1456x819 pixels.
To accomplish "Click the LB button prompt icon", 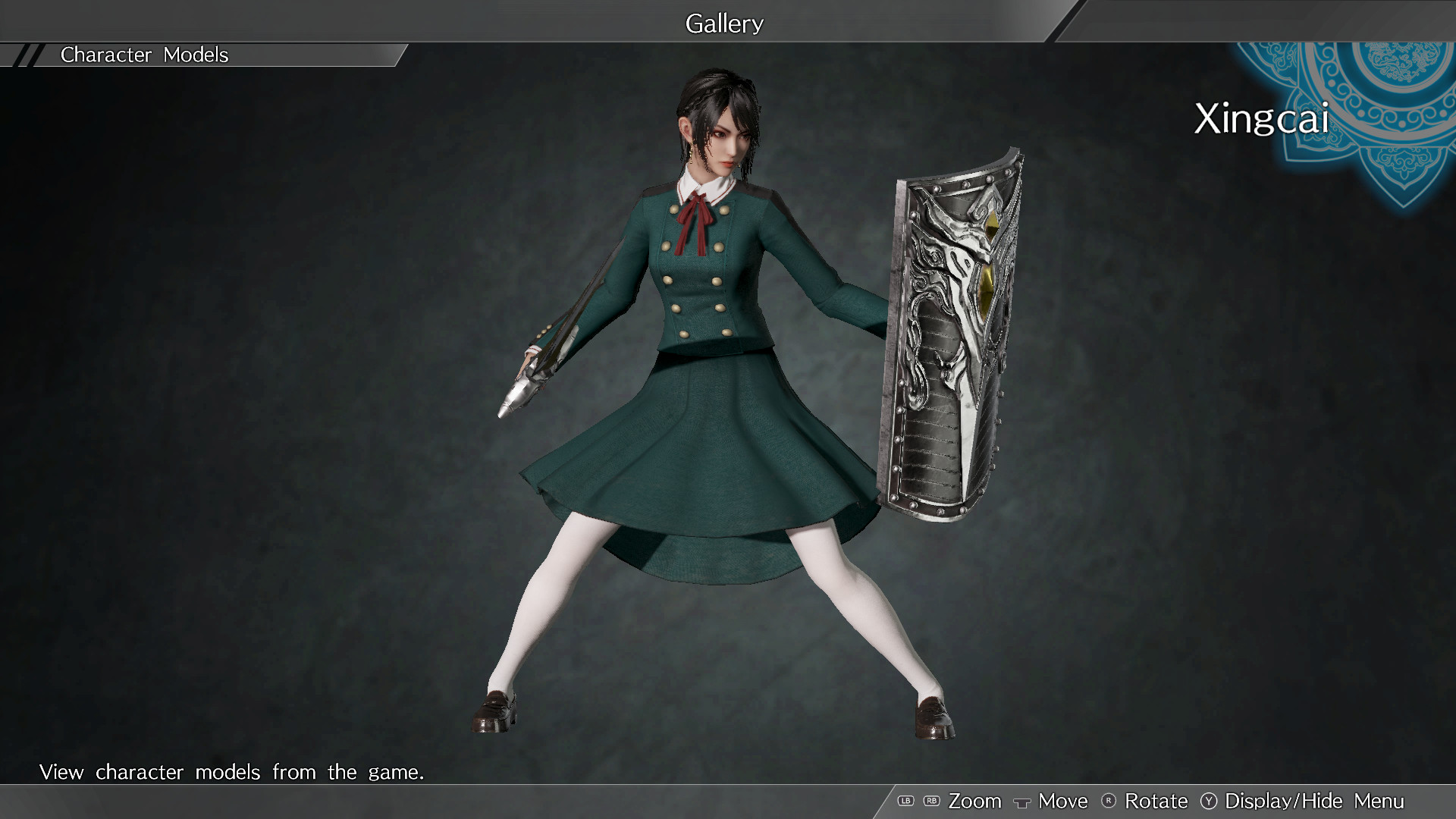I will click(x=906, y=801).
